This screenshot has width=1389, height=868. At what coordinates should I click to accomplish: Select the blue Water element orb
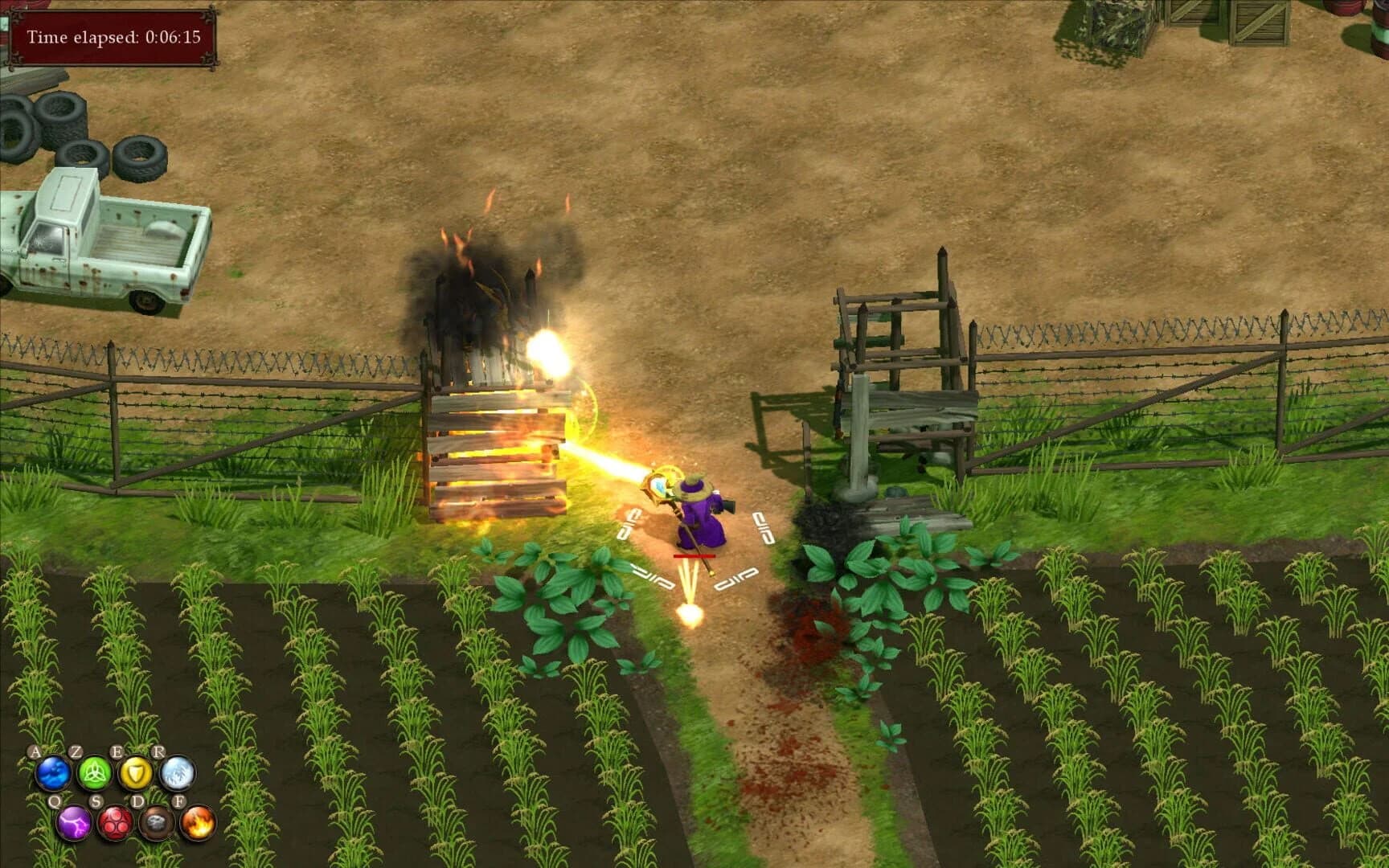coord(51,772)
